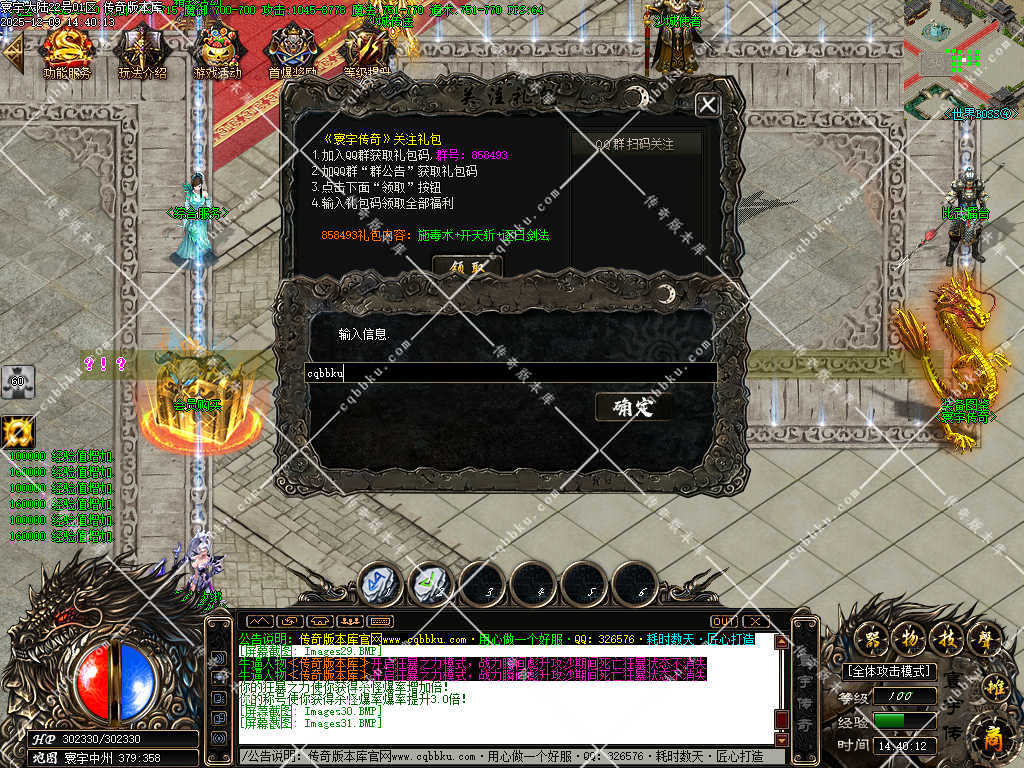Confirm the input with 确定 button

pos(632,407)
